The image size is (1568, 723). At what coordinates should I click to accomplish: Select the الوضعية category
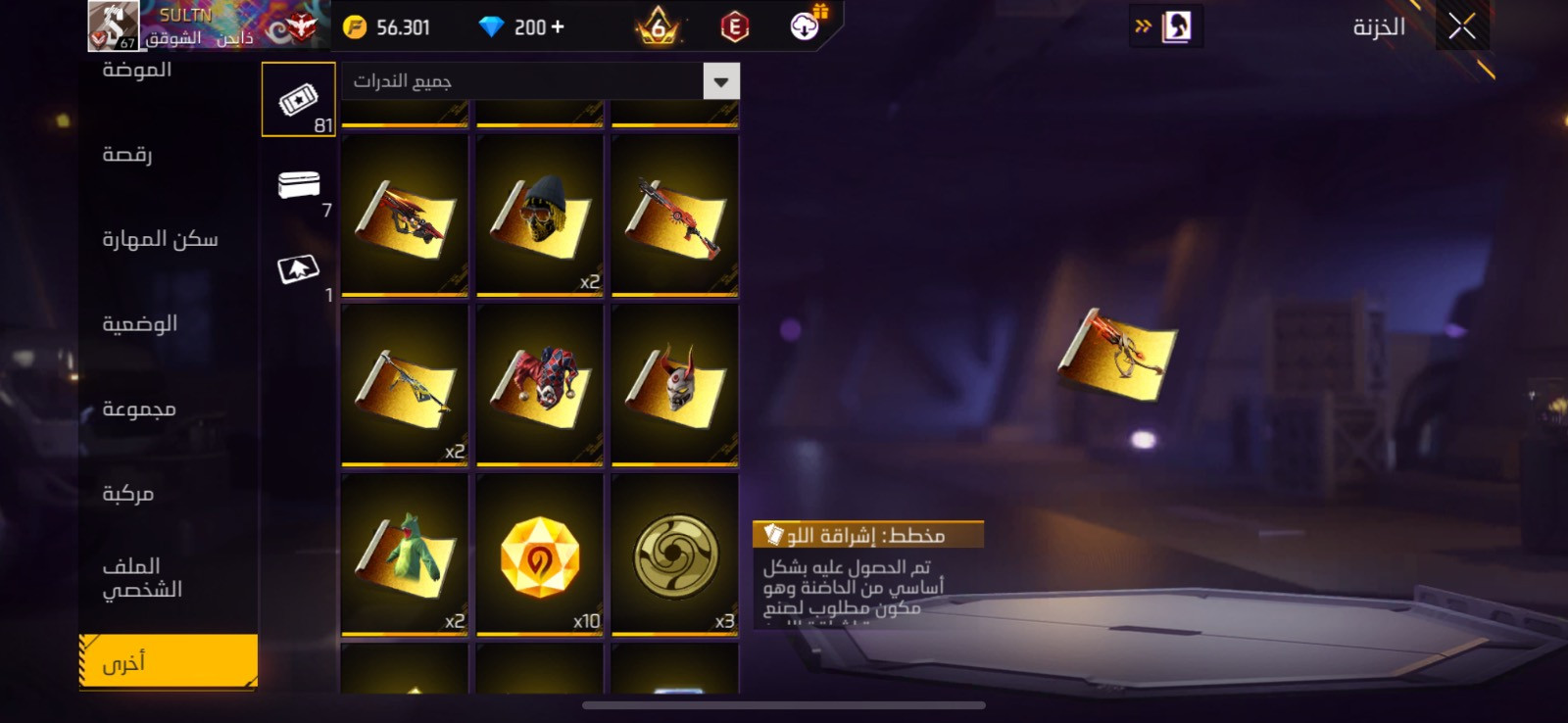pos(139,324)
